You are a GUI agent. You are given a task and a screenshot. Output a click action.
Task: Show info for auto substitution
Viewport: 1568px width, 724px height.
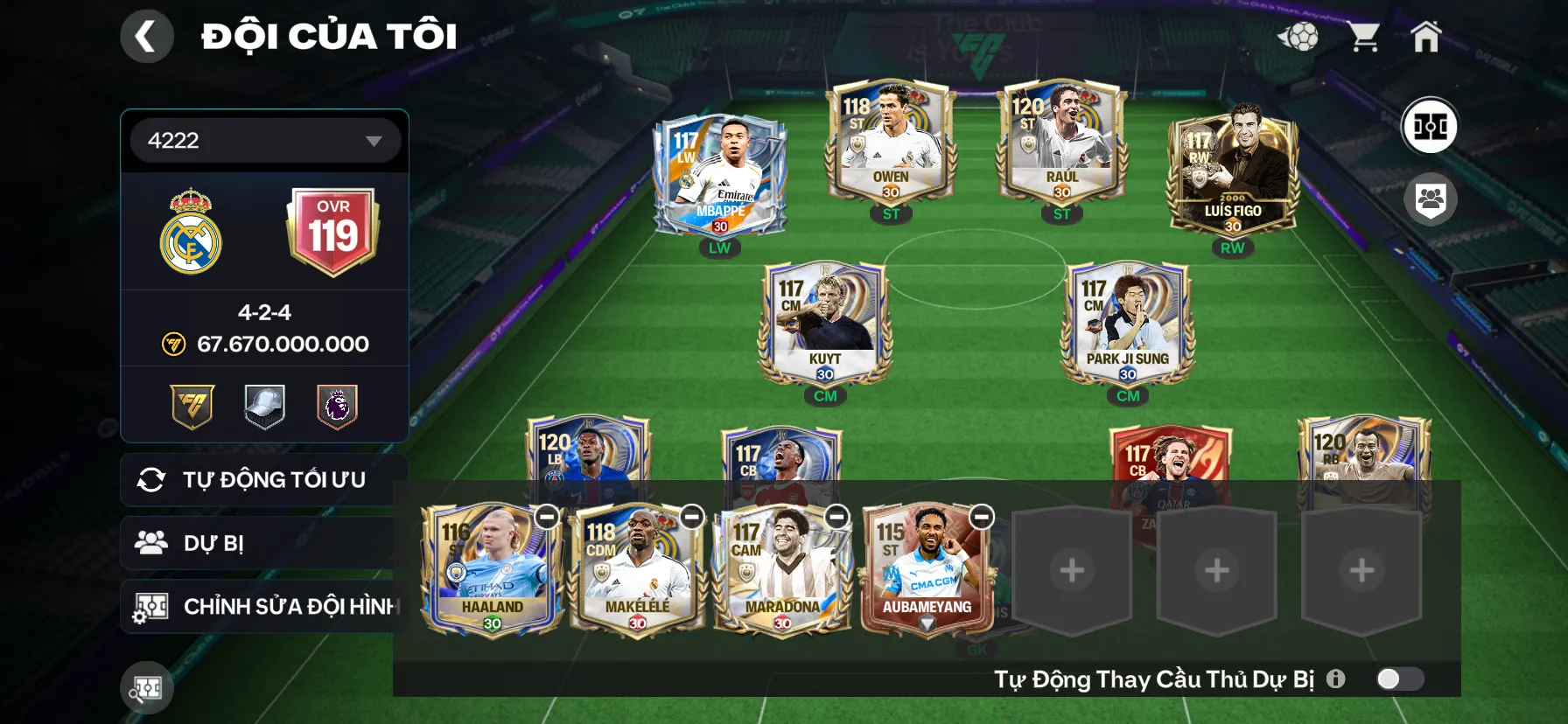[1335, 679]
